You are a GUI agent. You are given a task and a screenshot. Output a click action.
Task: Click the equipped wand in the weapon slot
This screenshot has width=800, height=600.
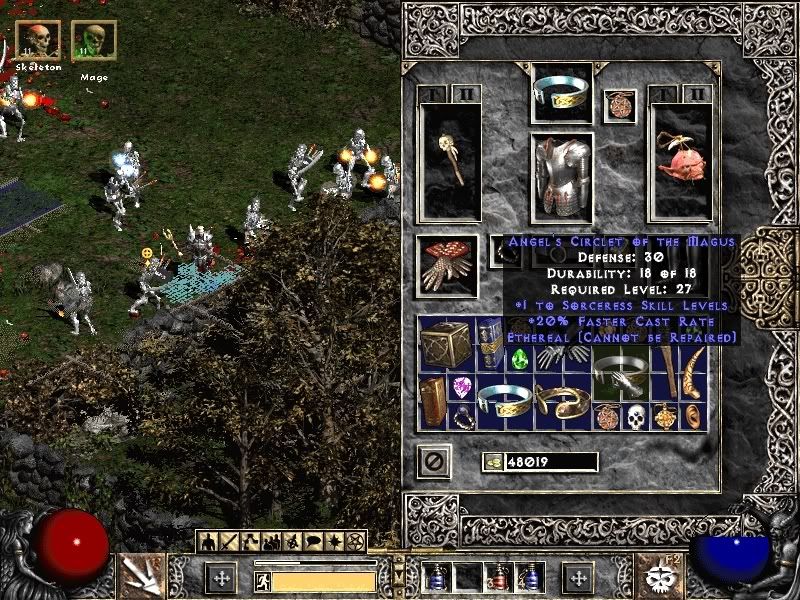[448, 161]
